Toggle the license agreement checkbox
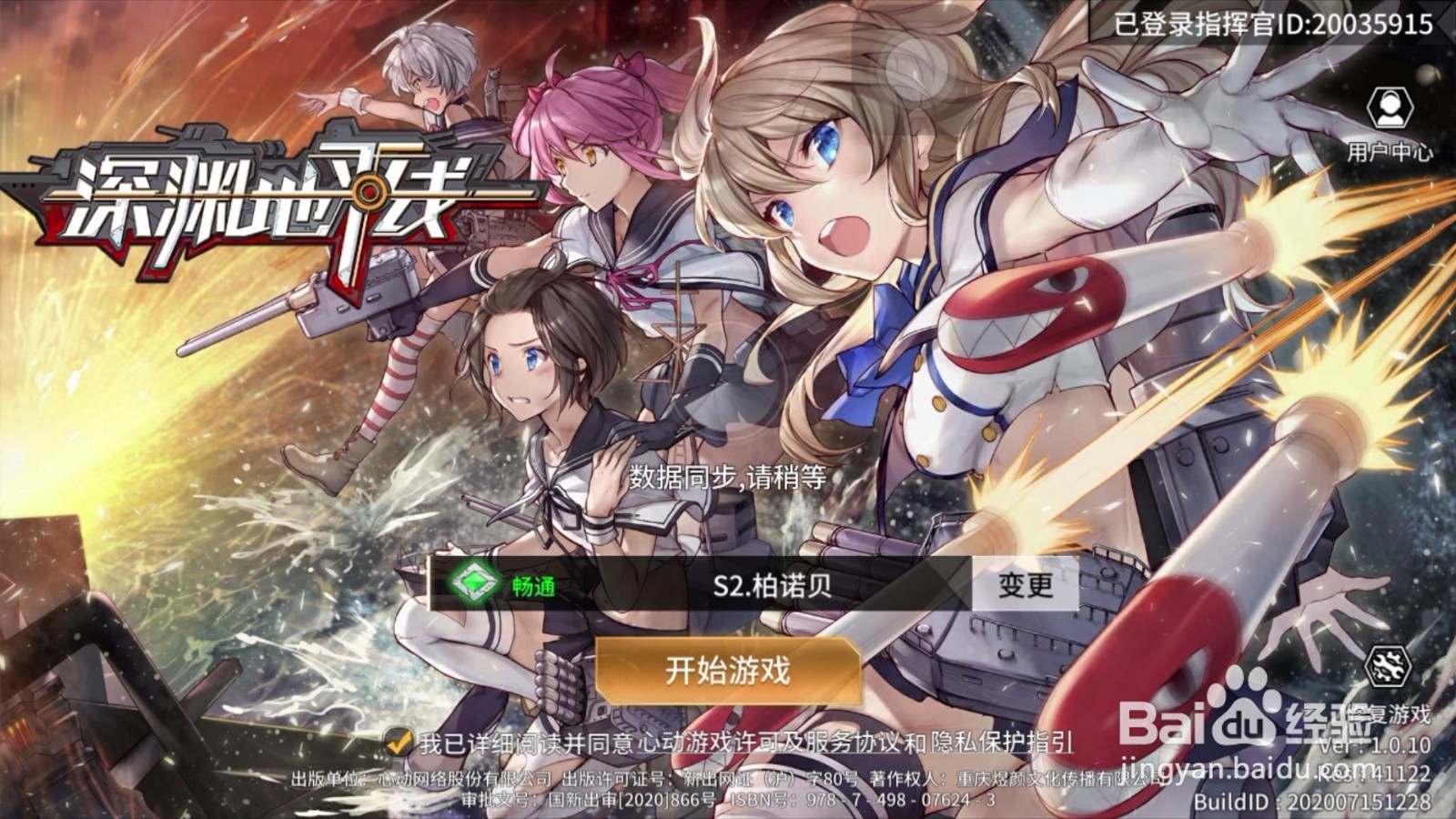 point(397,742)
